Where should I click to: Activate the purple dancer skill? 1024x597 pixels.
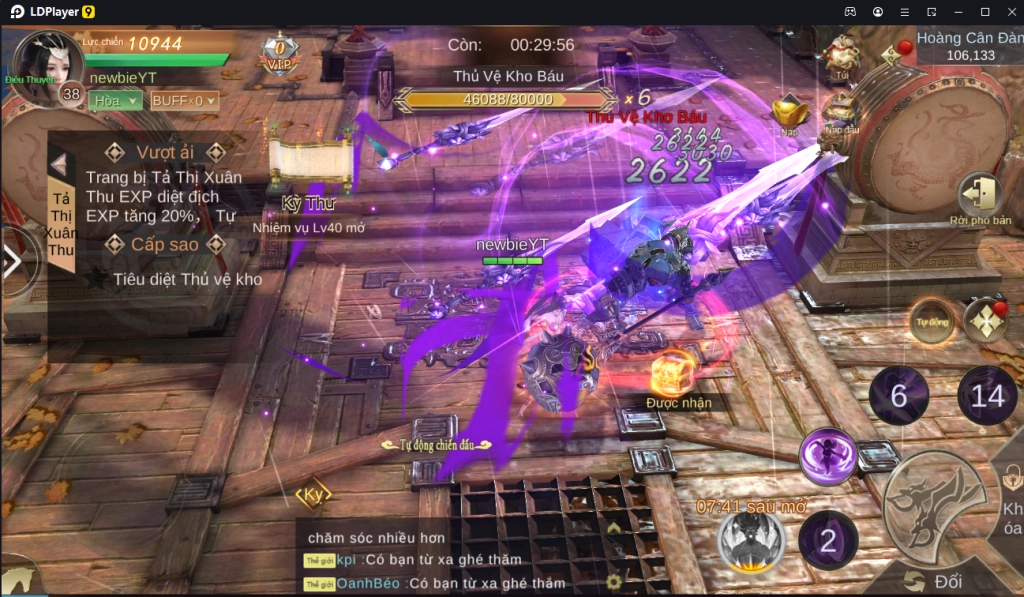coord(828,456)
